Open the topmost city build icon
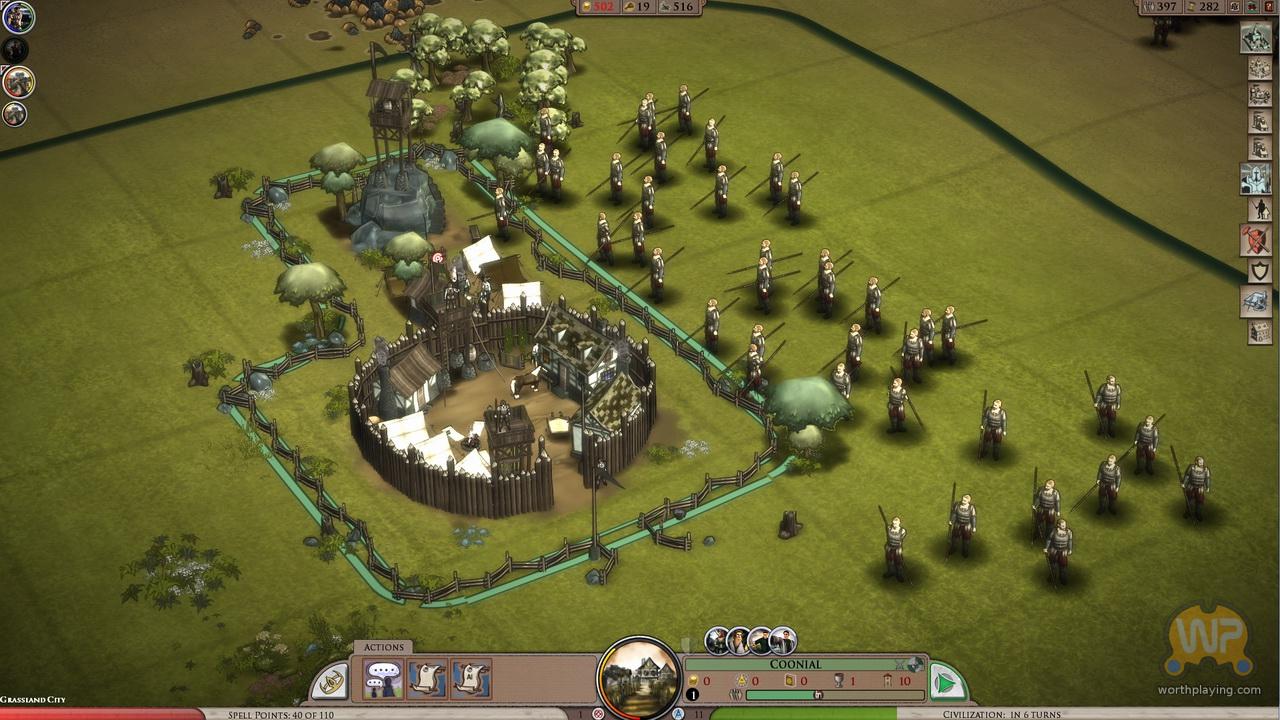 click(x=1256, y=38)
